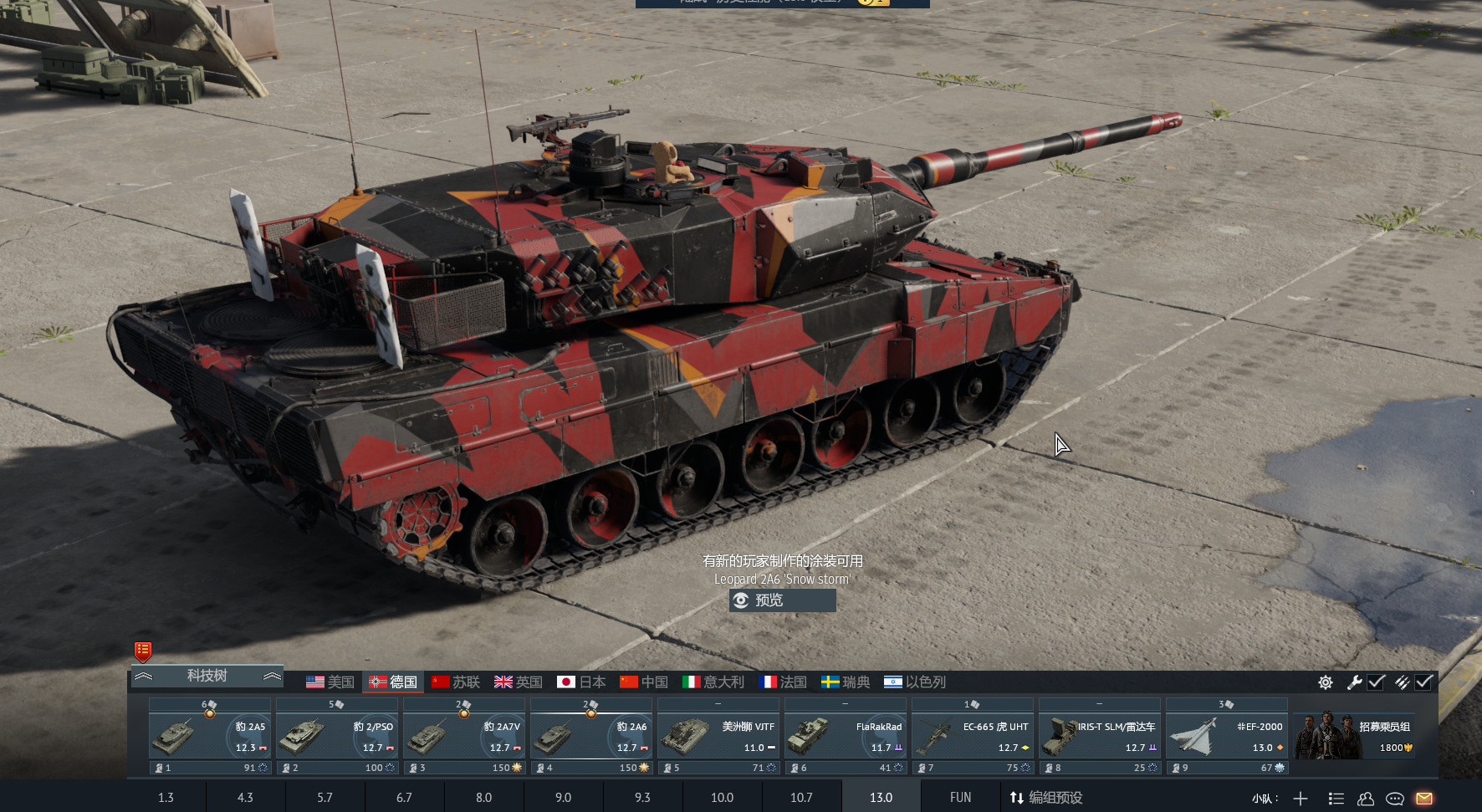Open the 科技树 research tree panel

click(x=207, y=676)
